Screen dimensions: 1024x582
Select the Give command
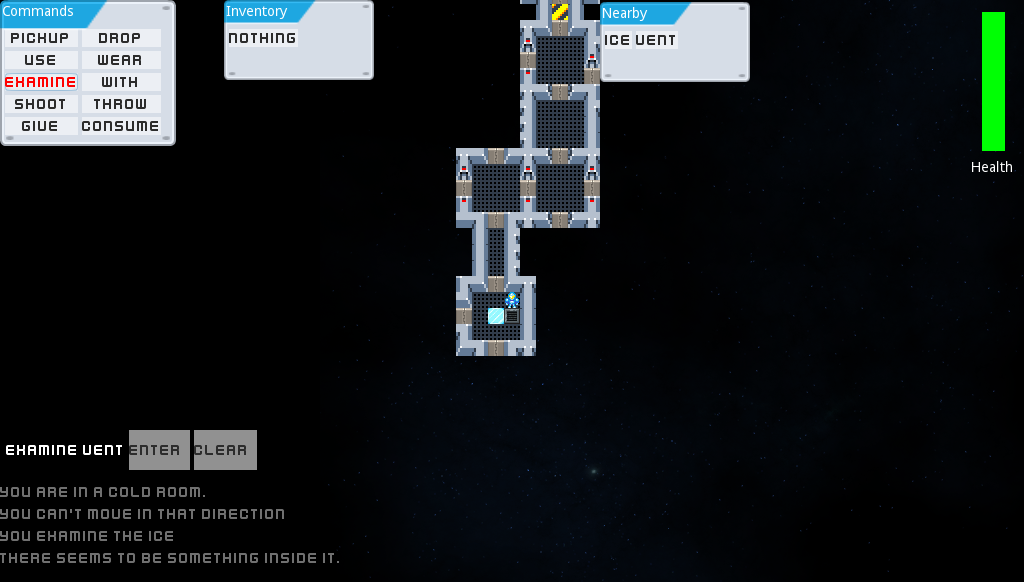[40, 126]
